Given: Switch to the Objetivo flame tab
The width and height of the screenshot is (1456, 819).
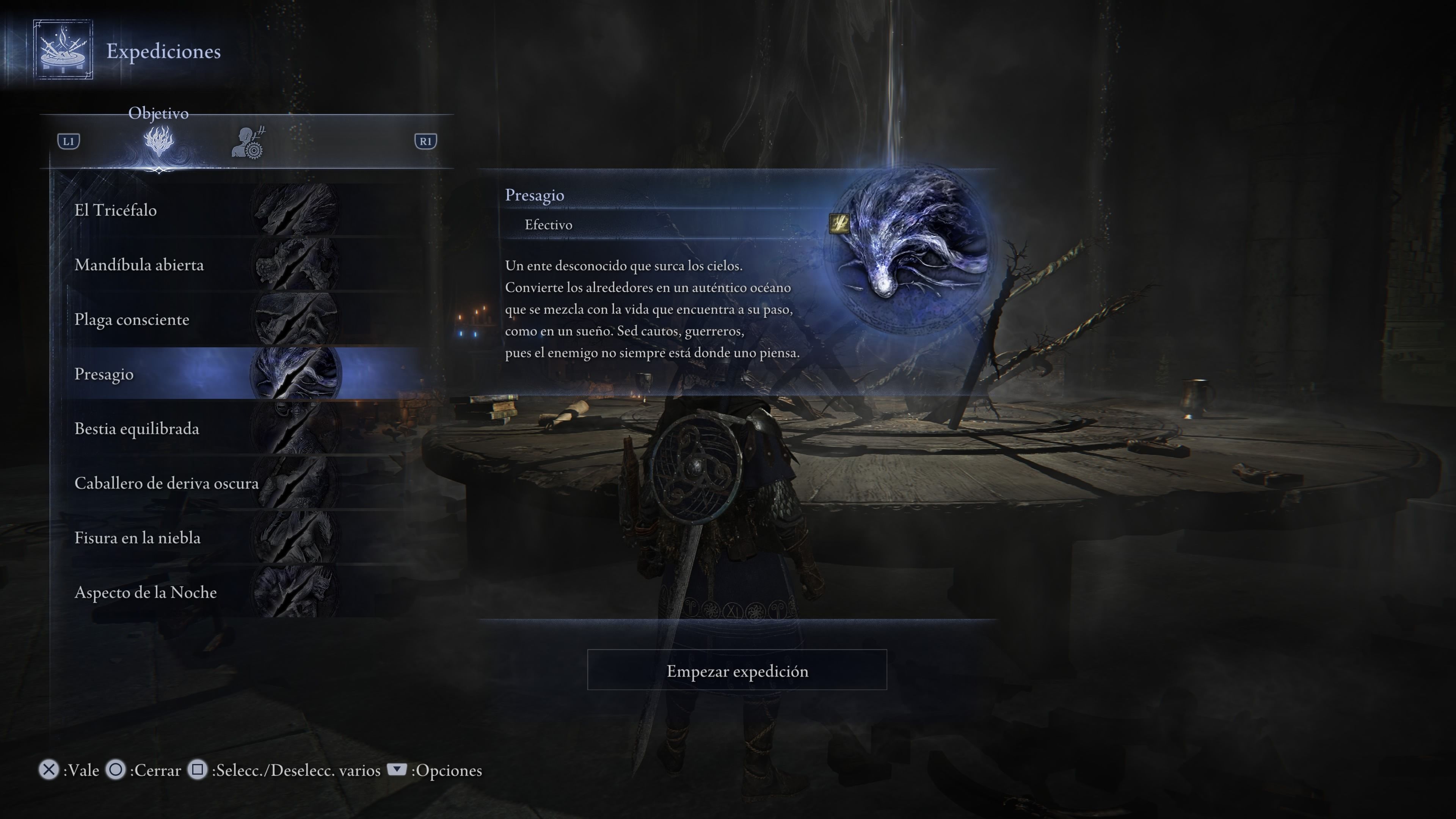Looking at the screenshot, I should click(159, 141).
